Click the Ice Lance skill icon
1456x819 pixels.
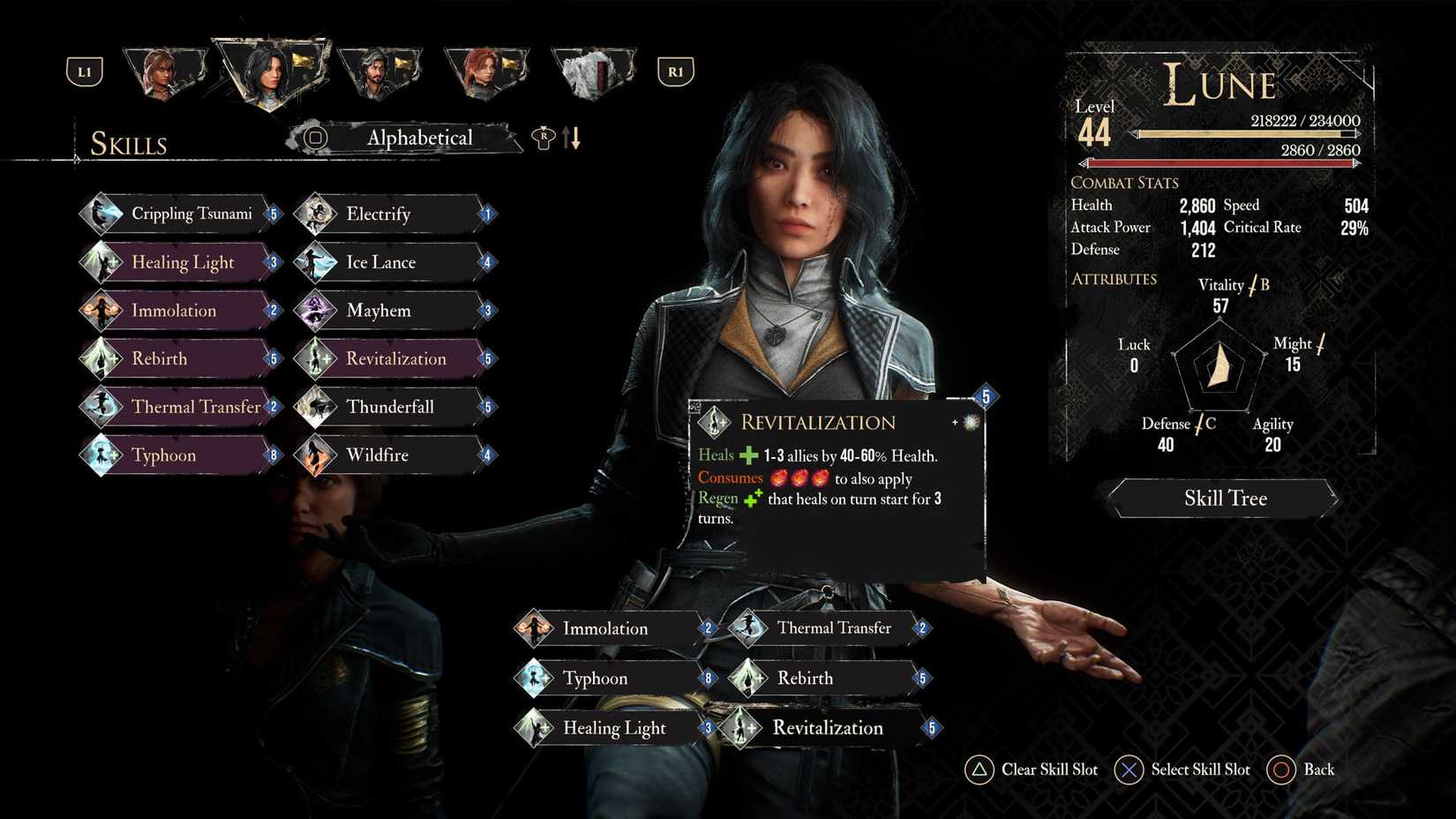tap(316, 261)
